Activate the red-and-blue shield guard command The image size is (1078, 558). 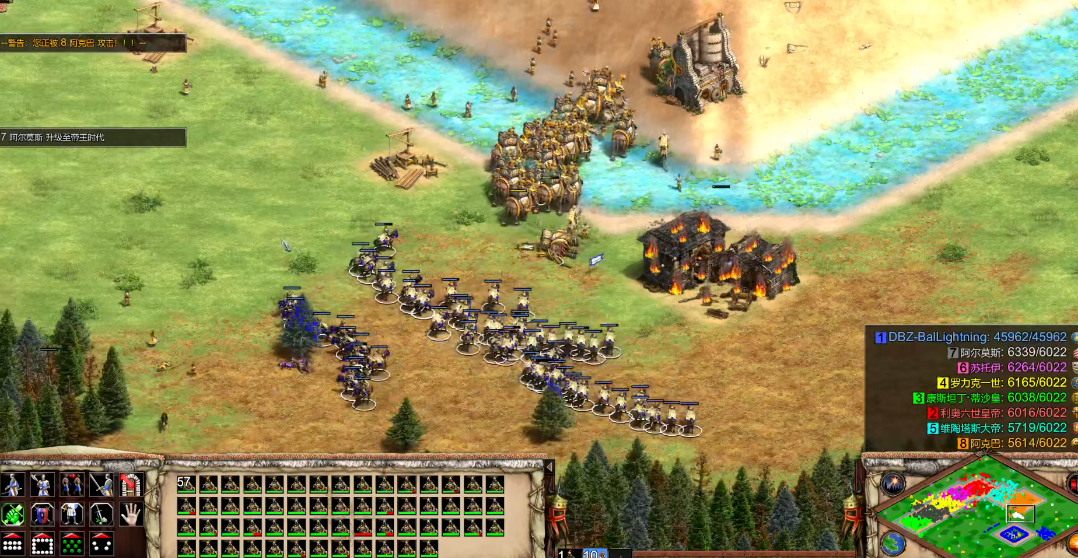point(42,515)
